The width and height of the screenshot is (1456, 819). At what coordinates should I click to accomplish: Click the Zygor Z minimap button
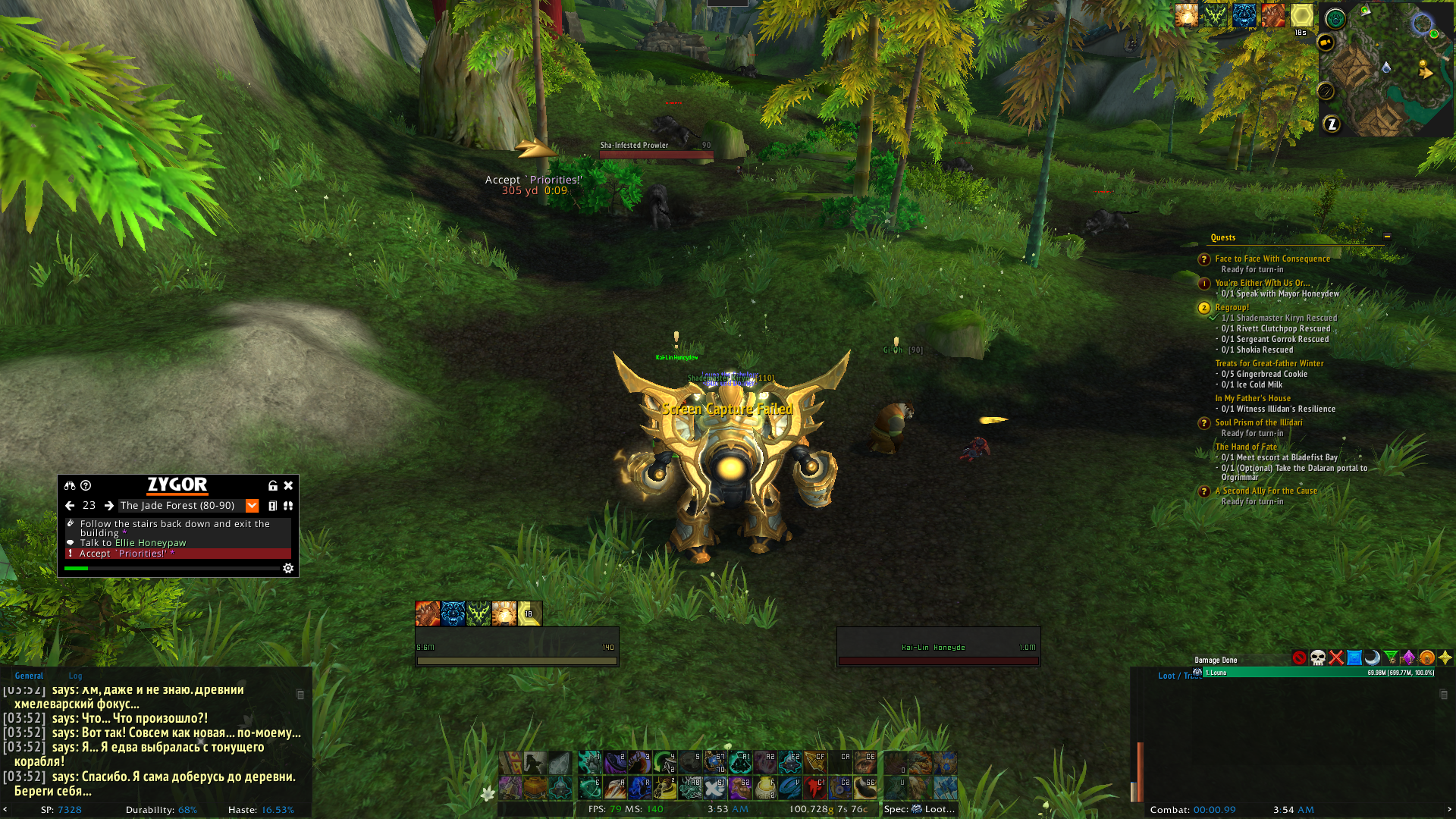pyautogui.click(x=1332, y=124)
